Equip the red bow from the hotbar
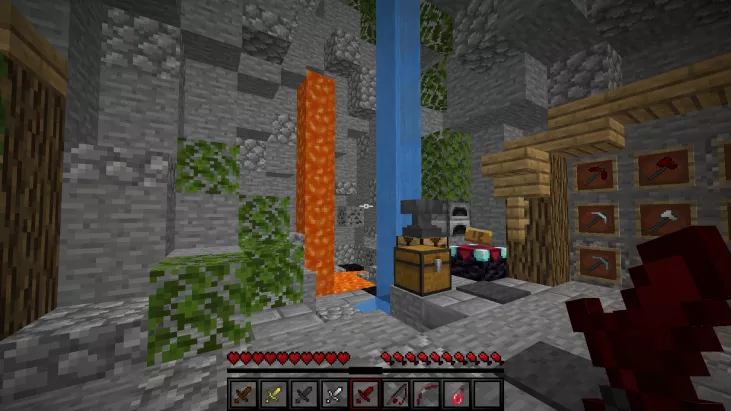 [425, 393]
